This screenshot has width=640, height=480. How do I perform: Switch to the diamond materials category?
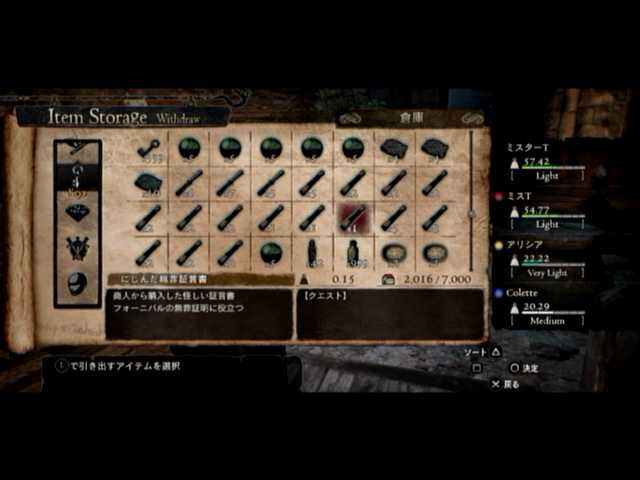(78, 213)
